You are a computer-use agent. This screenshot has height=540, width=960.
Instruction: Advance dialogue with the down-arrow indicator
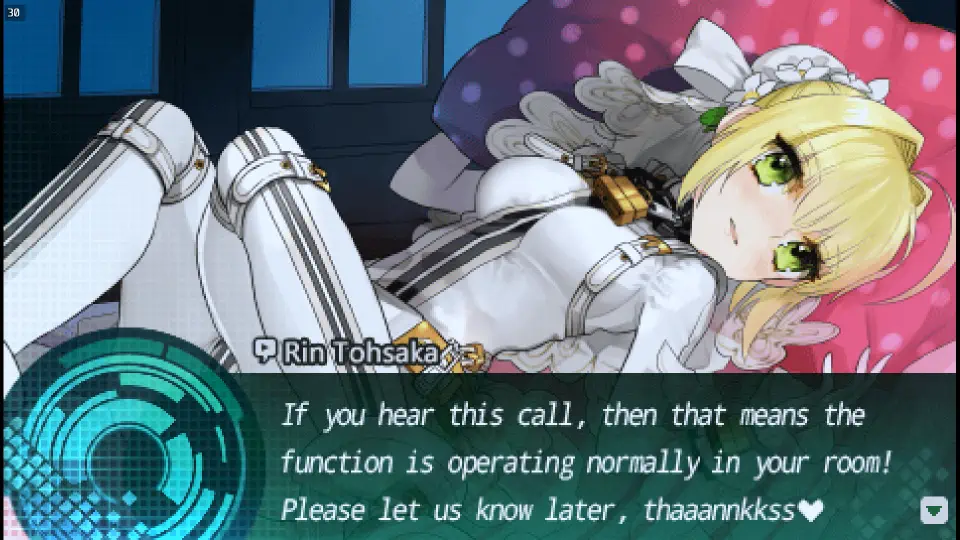pyautogui.click(x=933, y=510)
